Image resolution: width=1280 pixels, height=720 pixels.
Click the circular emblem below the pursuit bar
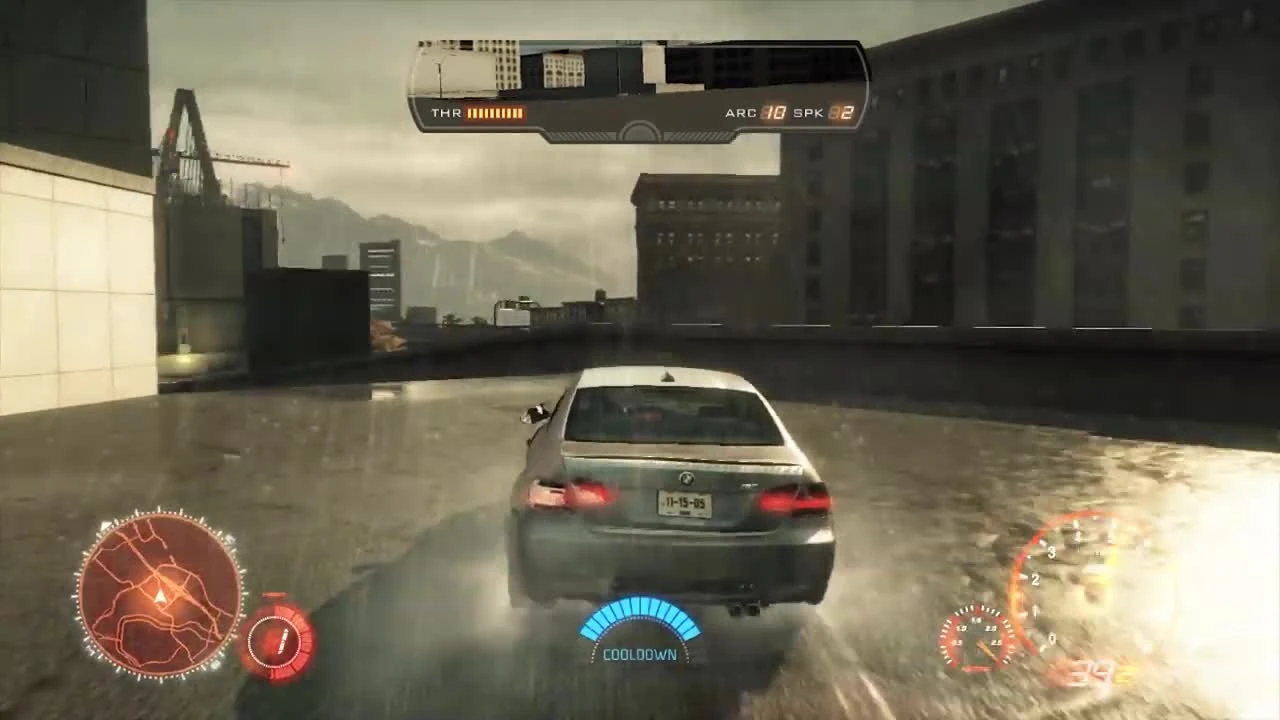tap(637, 128)
